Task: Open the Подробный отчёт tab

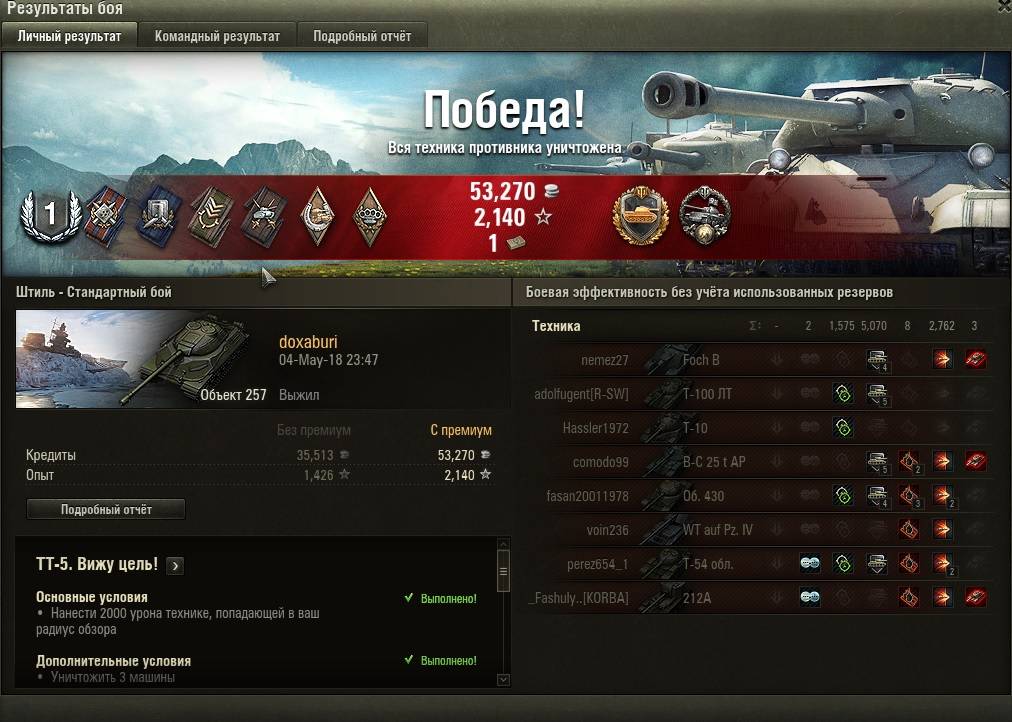Action: [361, 36]
